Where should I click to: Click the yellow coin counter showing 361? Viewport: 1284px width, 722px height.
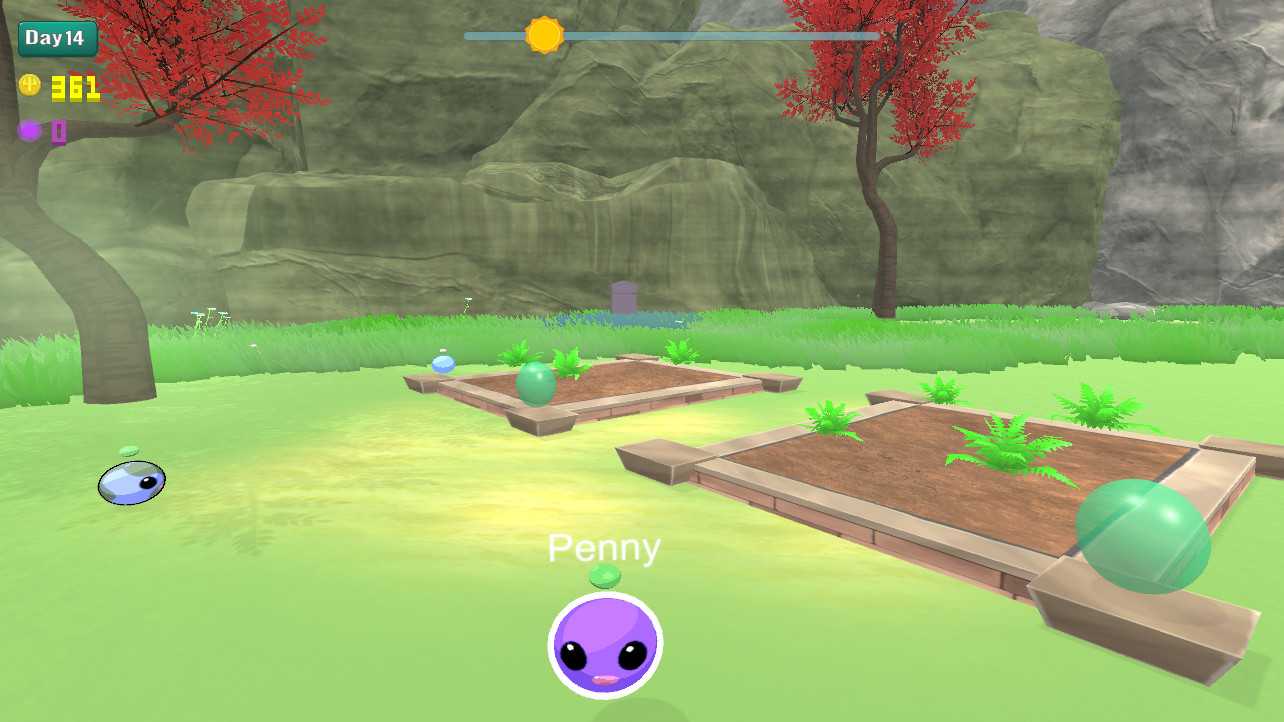coord(75,86)
